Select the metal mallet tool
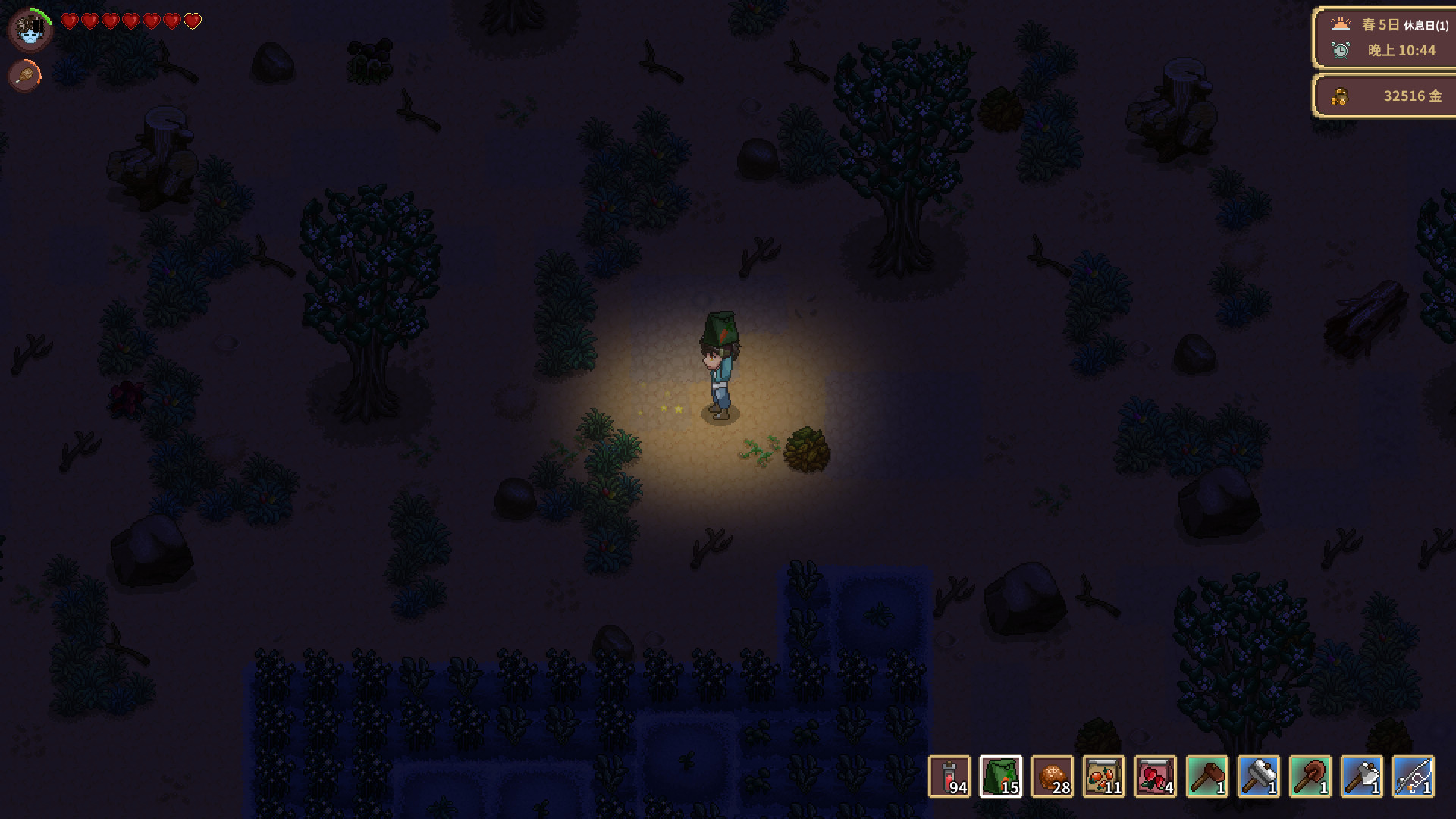This screenshot has height=819, width=1456. pos(1260,775)
